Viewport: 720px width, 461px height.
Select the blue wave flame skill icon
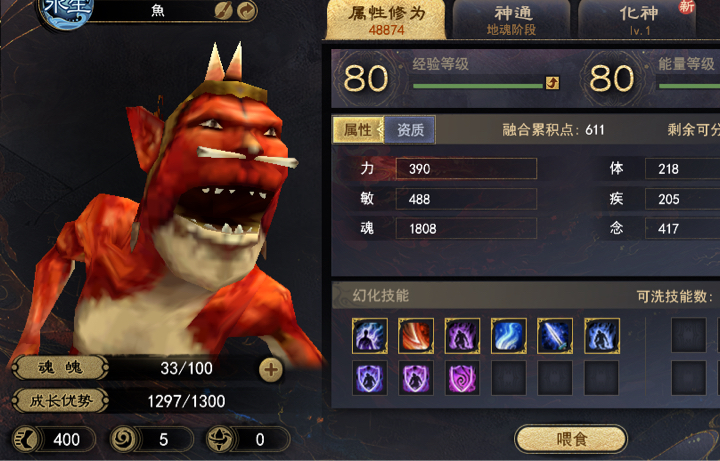(x=509, y=336)
